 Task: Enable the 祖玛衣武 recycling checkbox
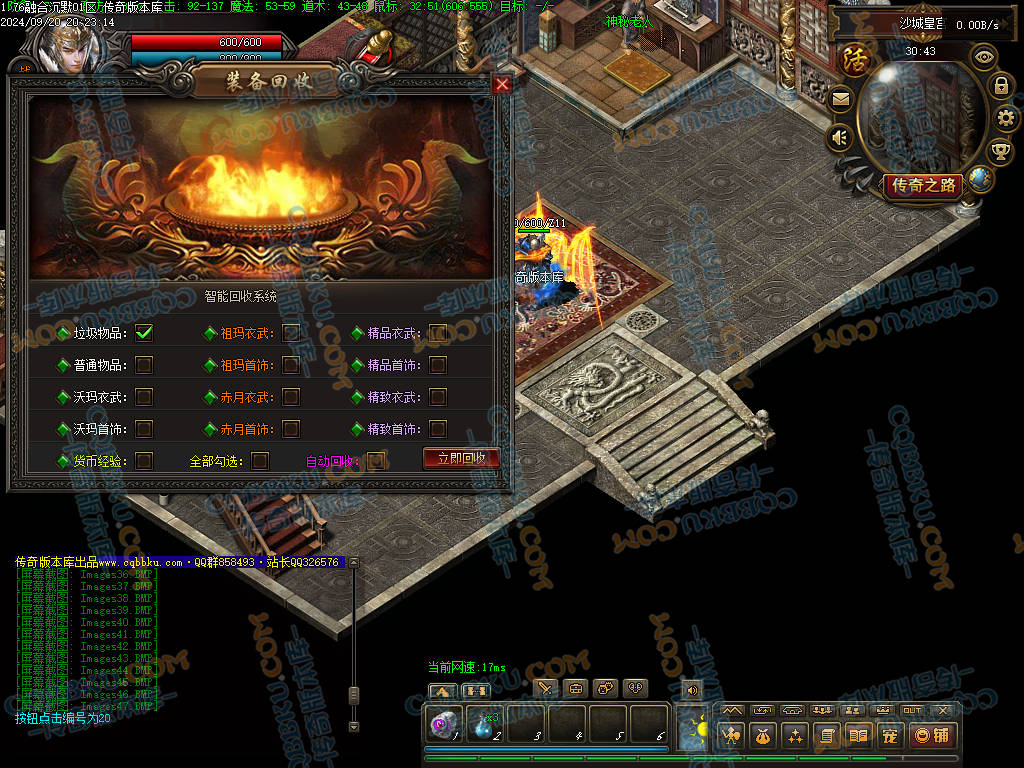click(x=291, y=333)
